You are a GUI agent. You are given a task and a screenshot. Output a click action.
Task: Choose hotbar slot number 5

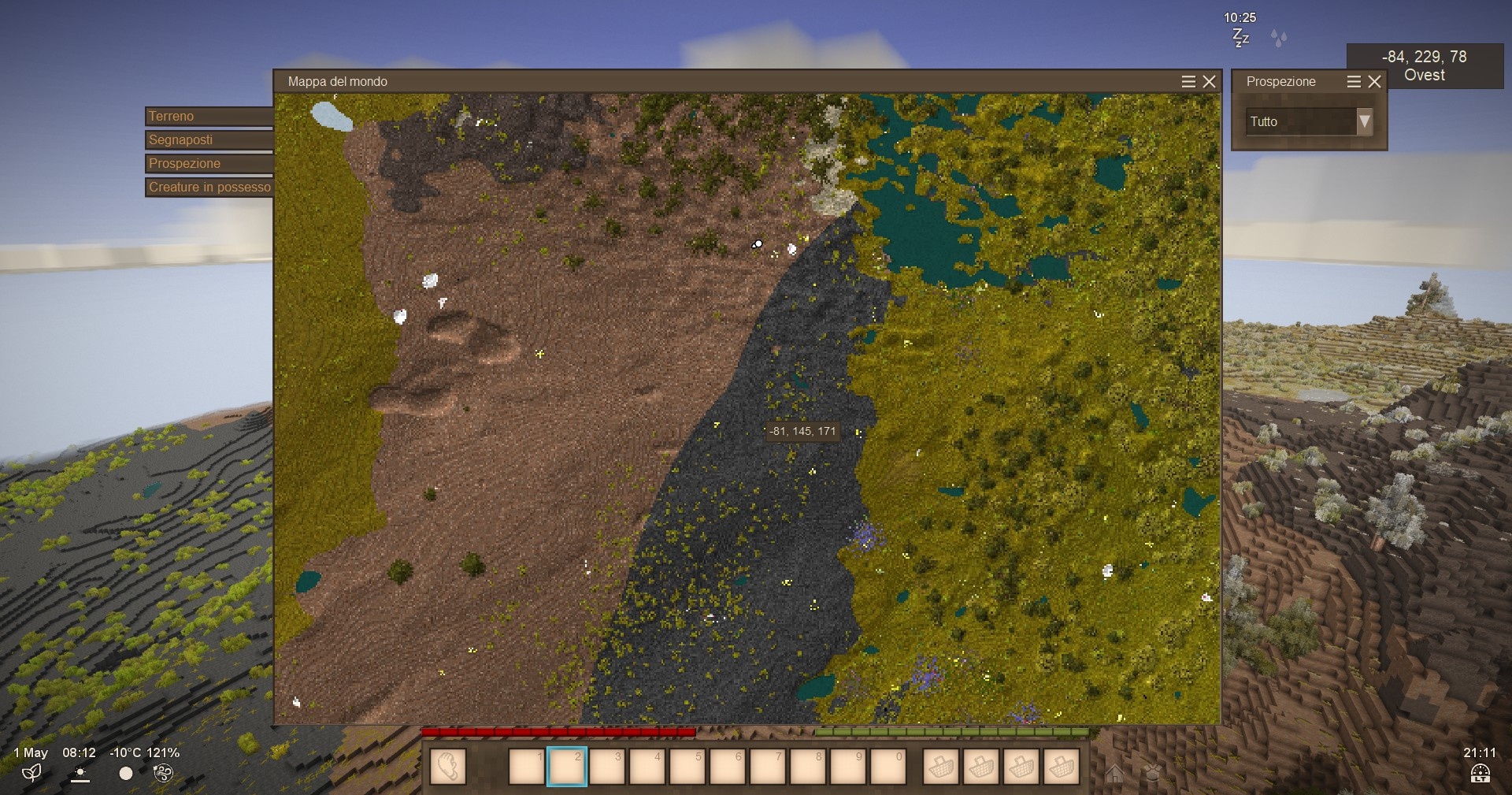(687, 767)
